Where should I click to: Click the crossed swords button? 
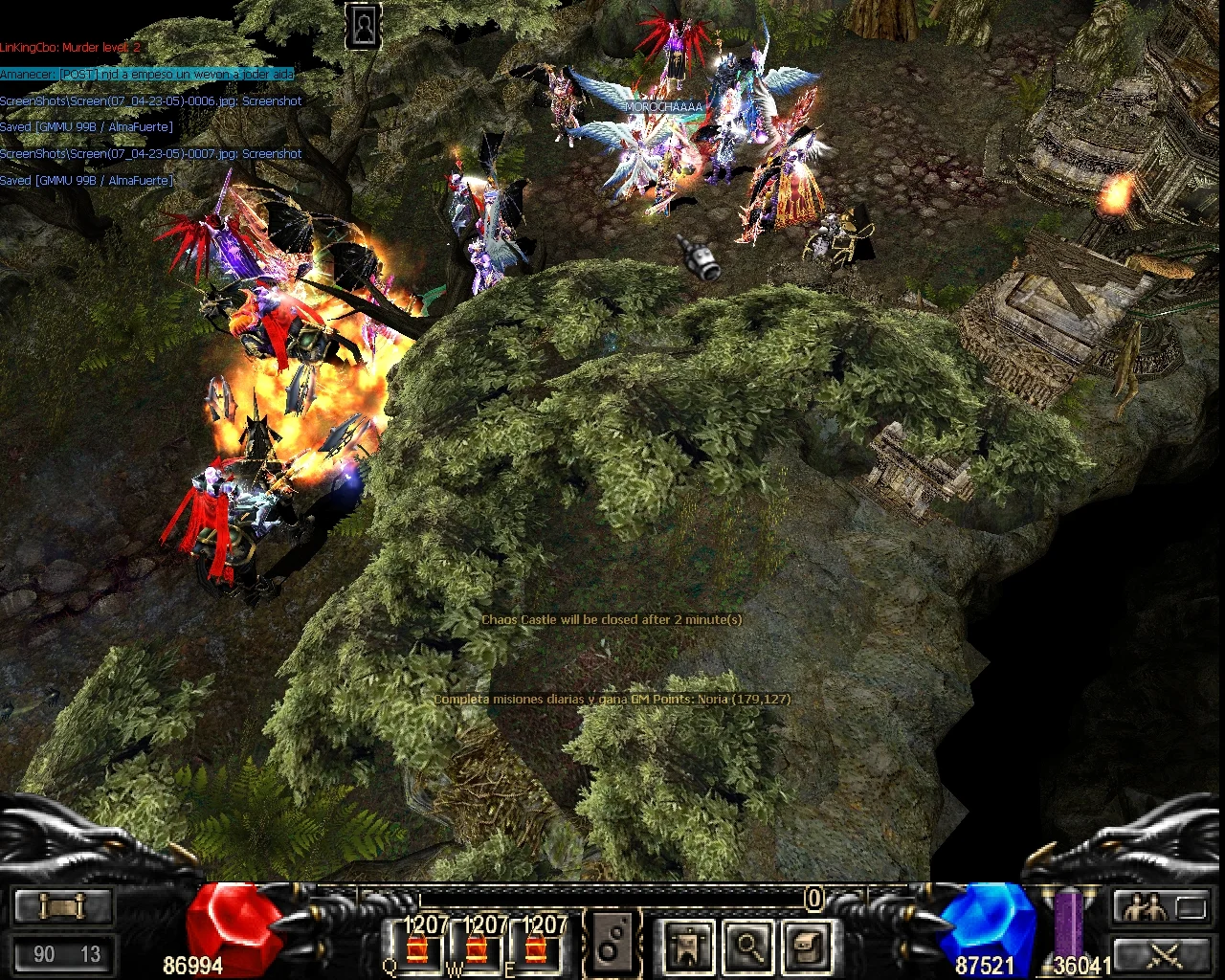click(1163, 954)
